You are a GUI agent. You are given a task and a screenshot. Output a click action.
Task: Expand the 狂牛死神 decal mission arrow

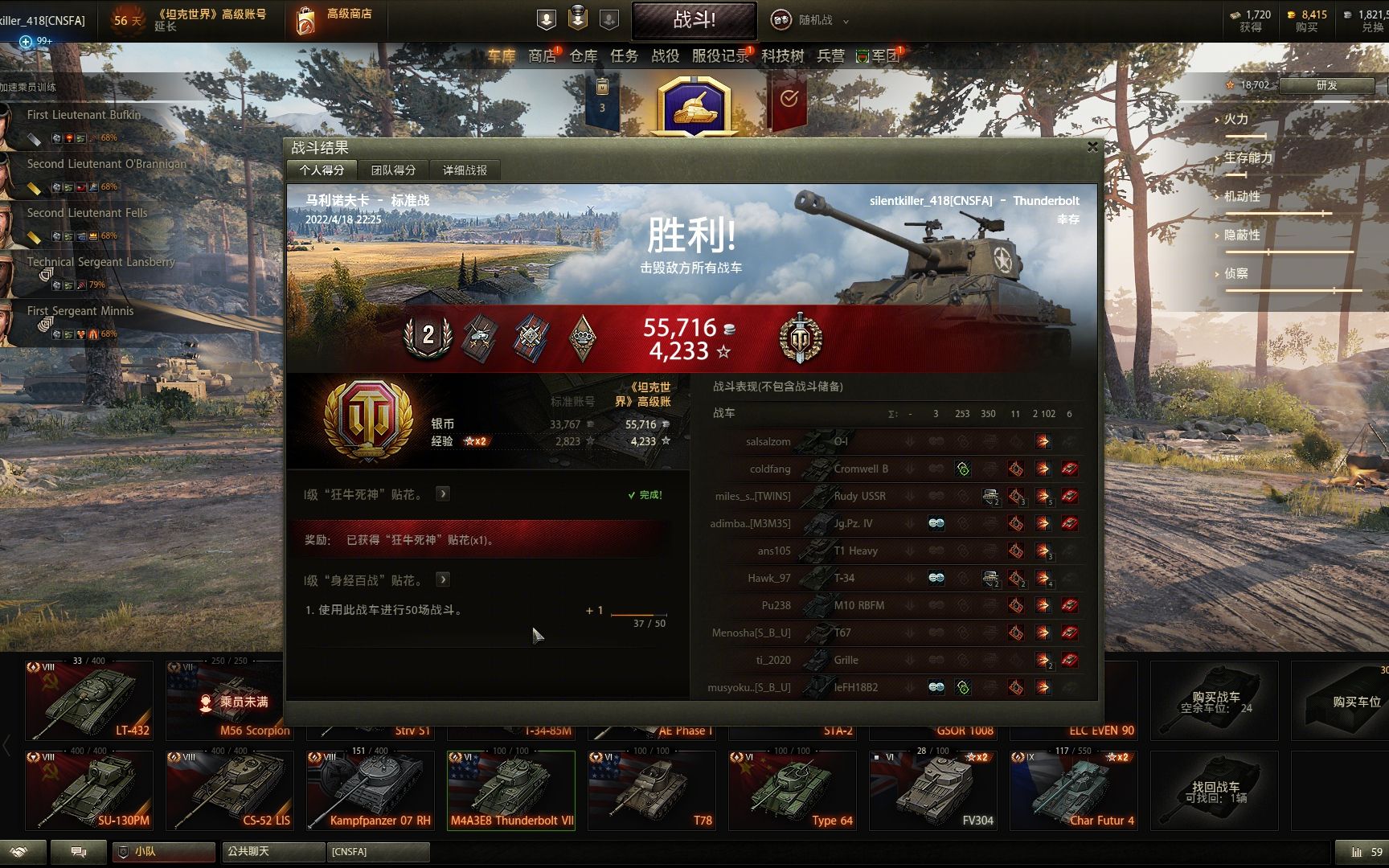pos(443,493)
